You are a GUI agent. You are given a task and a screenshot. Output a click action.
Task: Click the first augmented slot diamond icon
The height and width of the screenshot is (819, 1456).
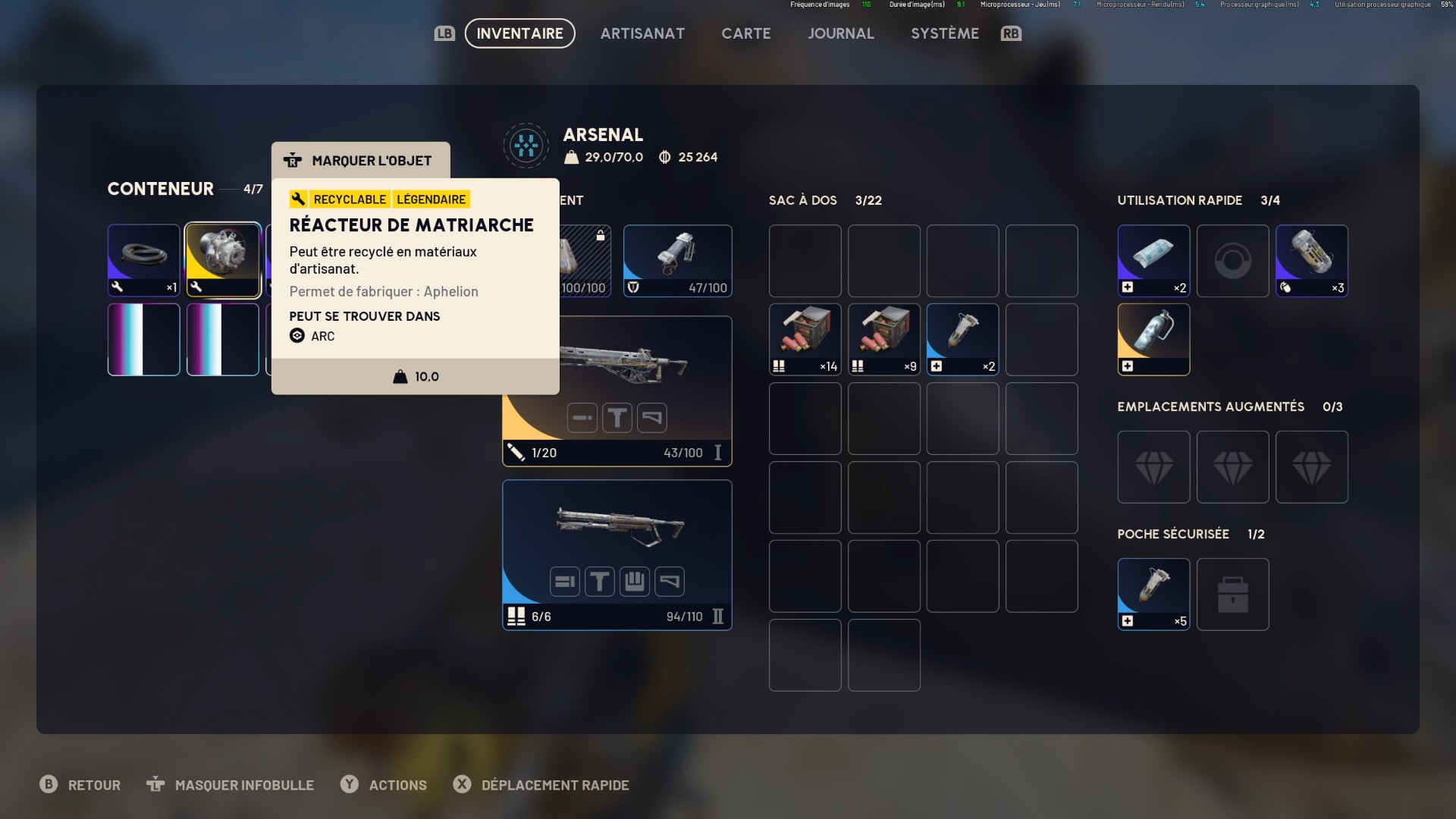tap(1153, 466)
